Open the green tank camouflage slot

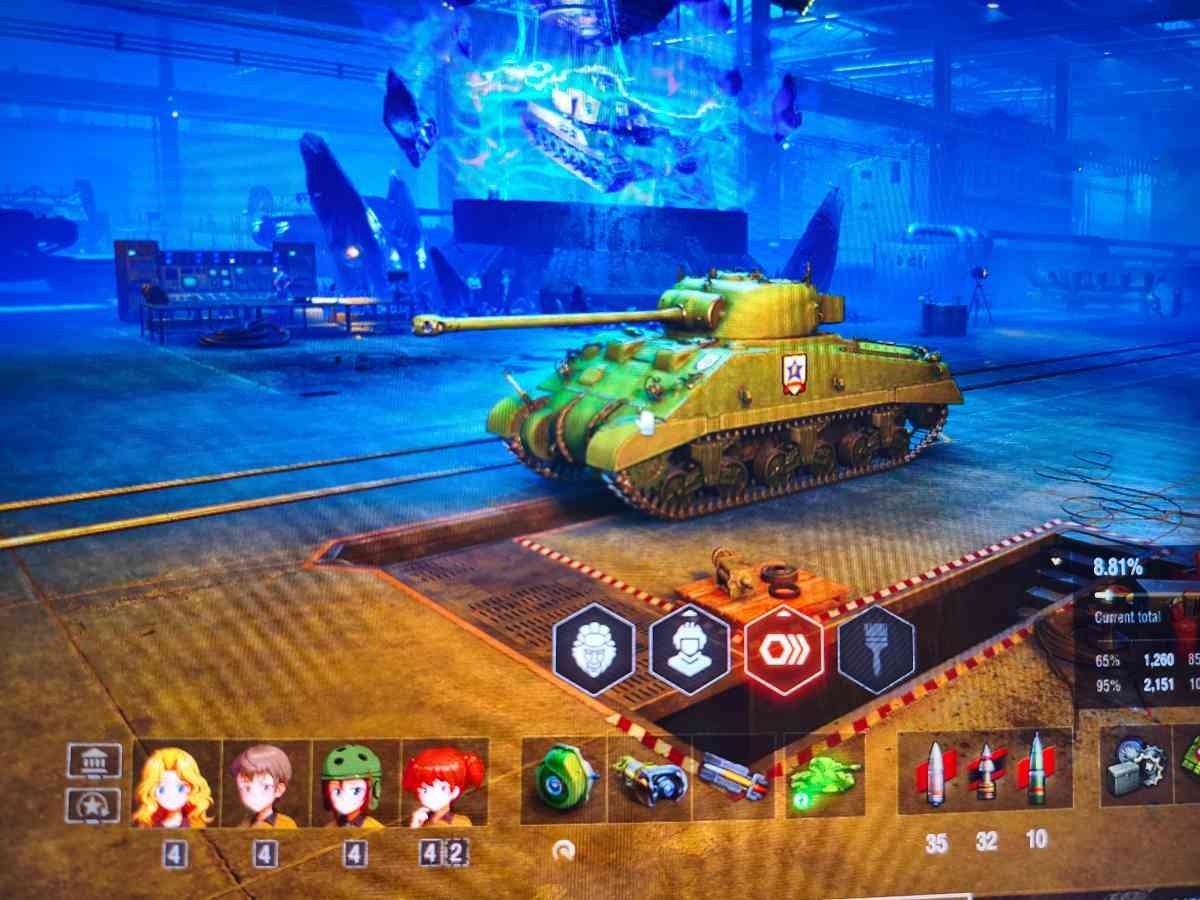(x=825, y=777)
